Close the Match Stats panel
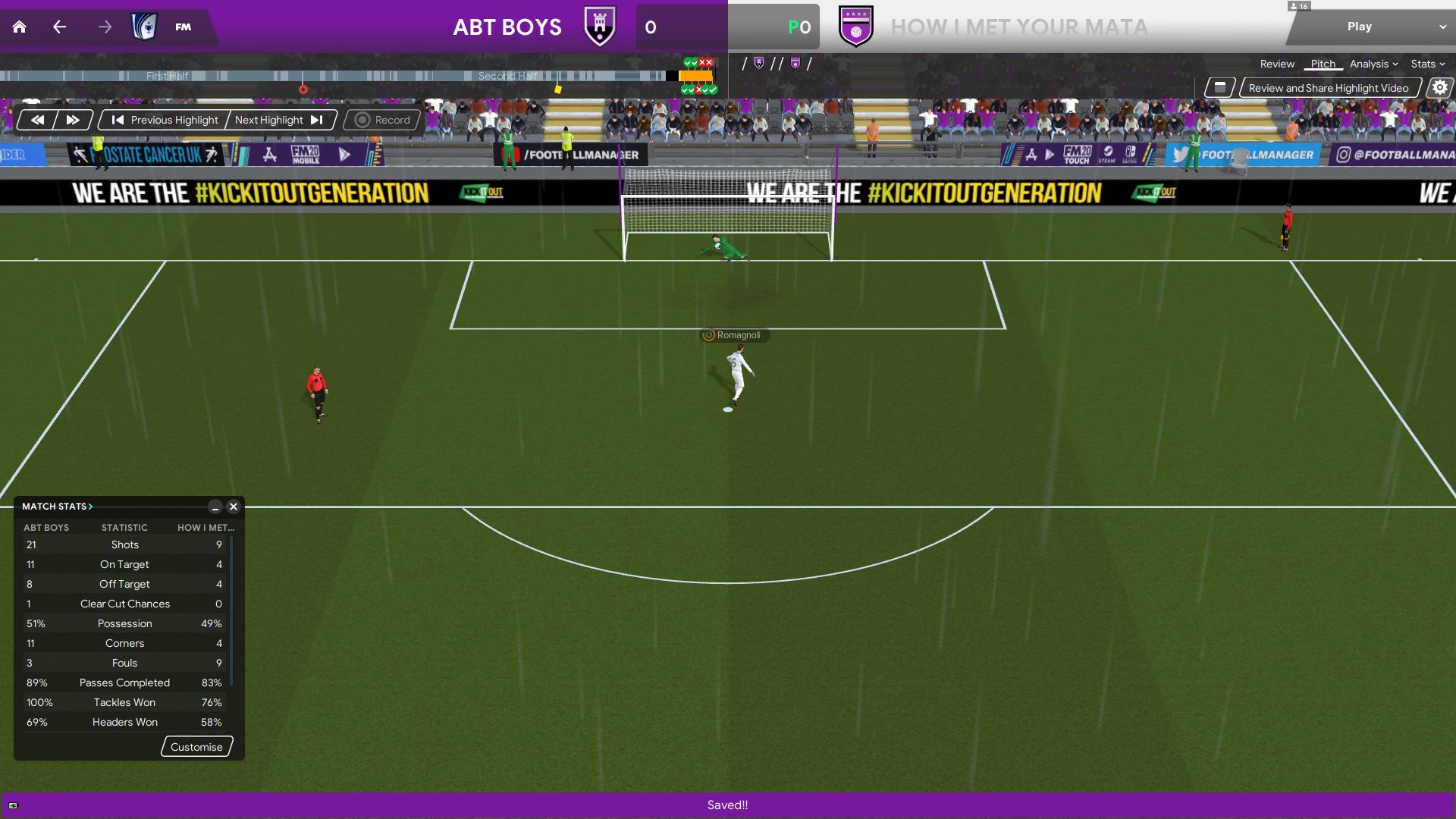Viewport: 1456px width, 819px height. (x=234, y=507)
